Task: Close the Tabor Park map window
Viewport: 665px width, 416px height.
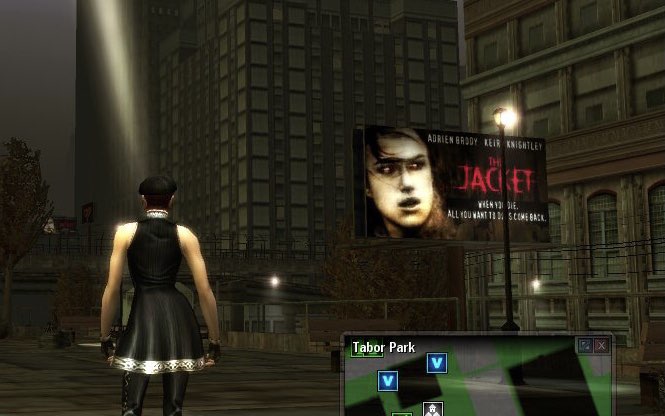Action: (601, 345)
